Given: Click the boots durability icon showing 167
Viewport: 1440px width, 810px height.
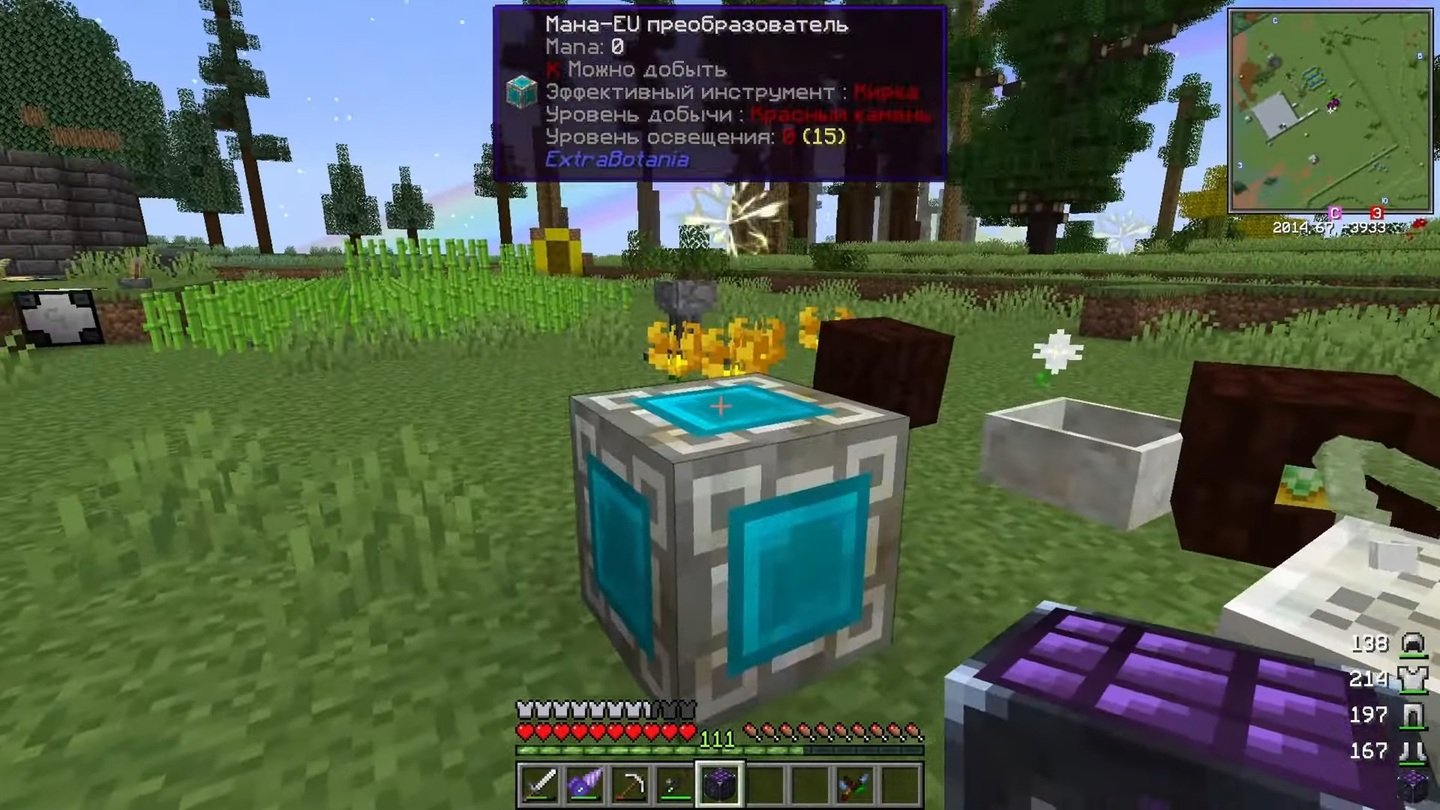Looking at the screenshot, I should coord(1412,750).
